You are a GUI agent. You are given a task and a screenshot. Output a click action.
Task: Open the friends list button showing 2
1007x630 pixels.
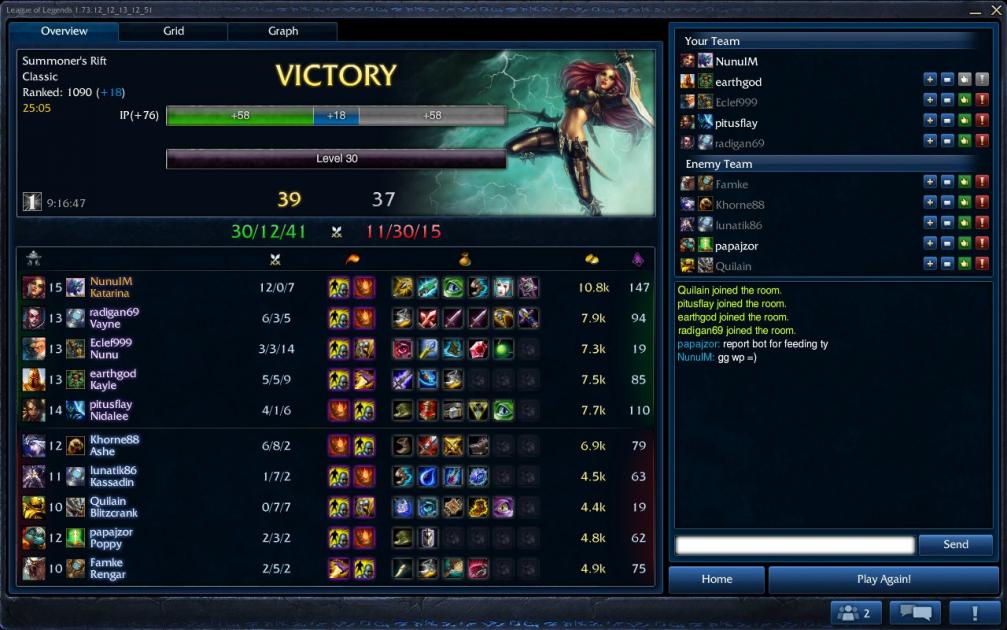pyautogui.click(x=855, y=613)
